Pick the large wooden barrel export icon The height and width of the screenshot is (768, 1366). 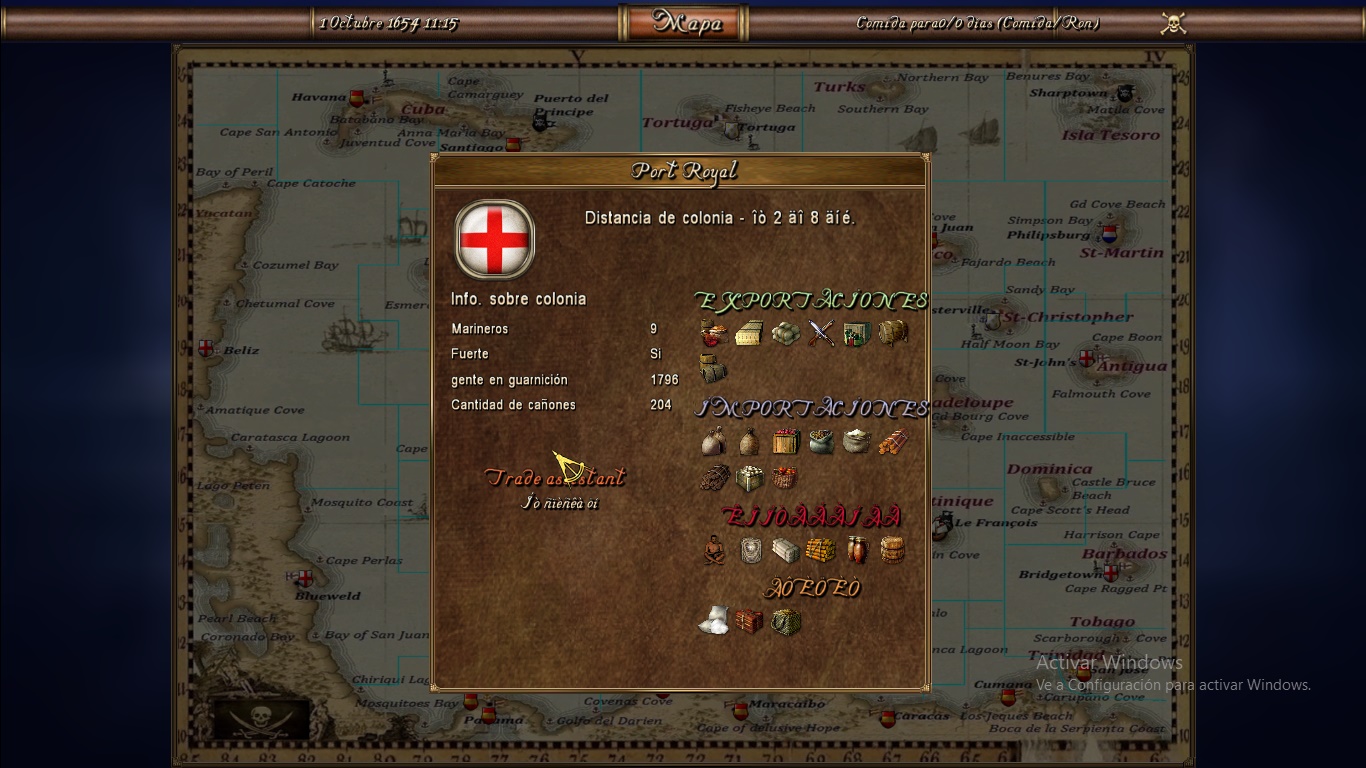(x=892, y=333)
